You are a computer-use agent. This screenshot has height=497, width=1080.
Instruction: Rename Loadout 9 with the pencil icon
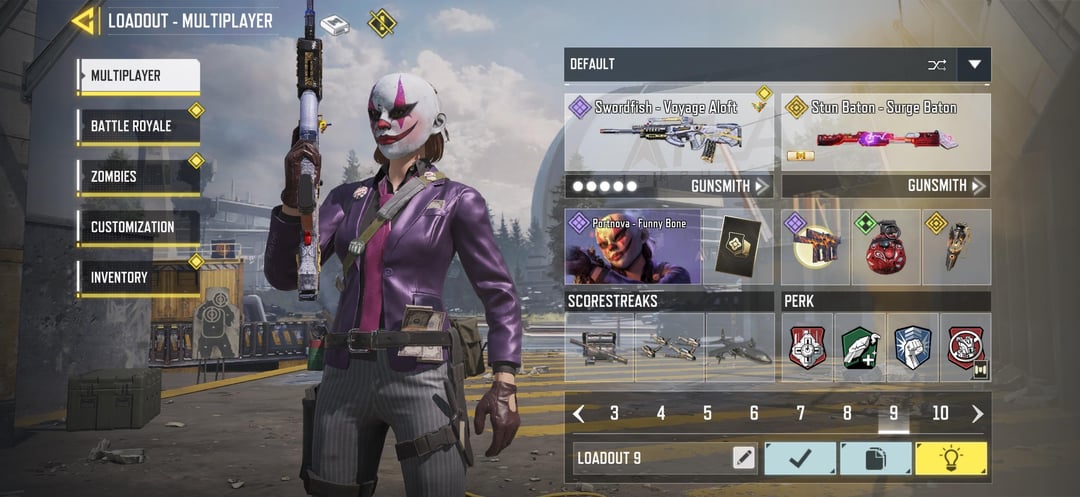743,458
